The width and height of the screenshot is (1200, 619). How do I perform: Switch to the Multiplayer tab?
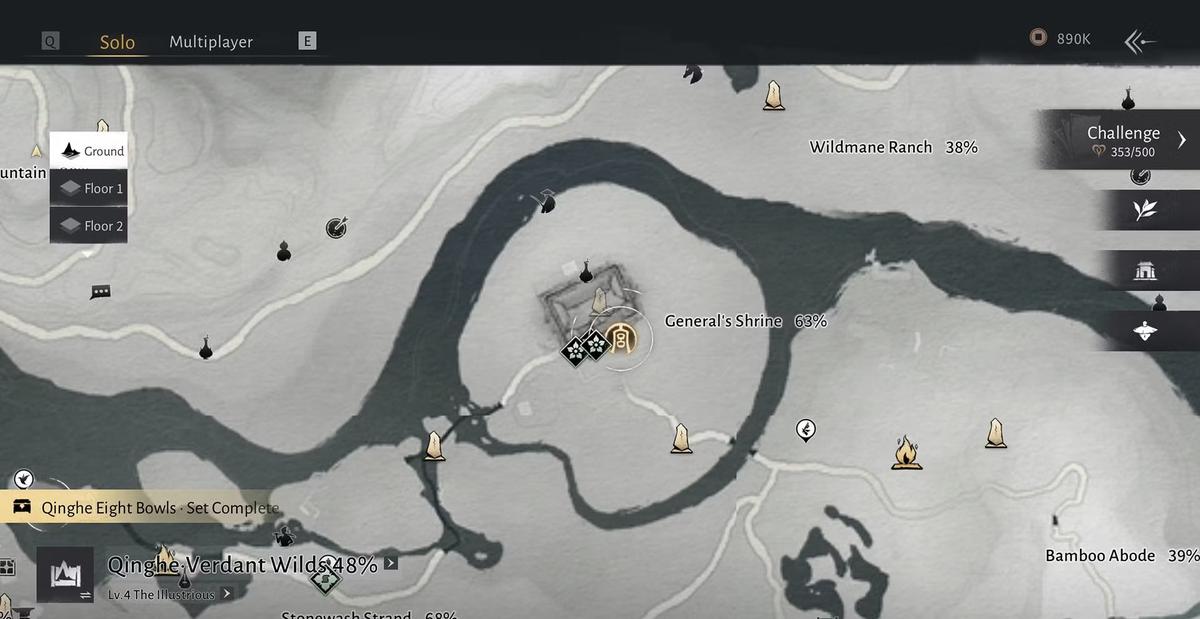[x=211, y=42]
